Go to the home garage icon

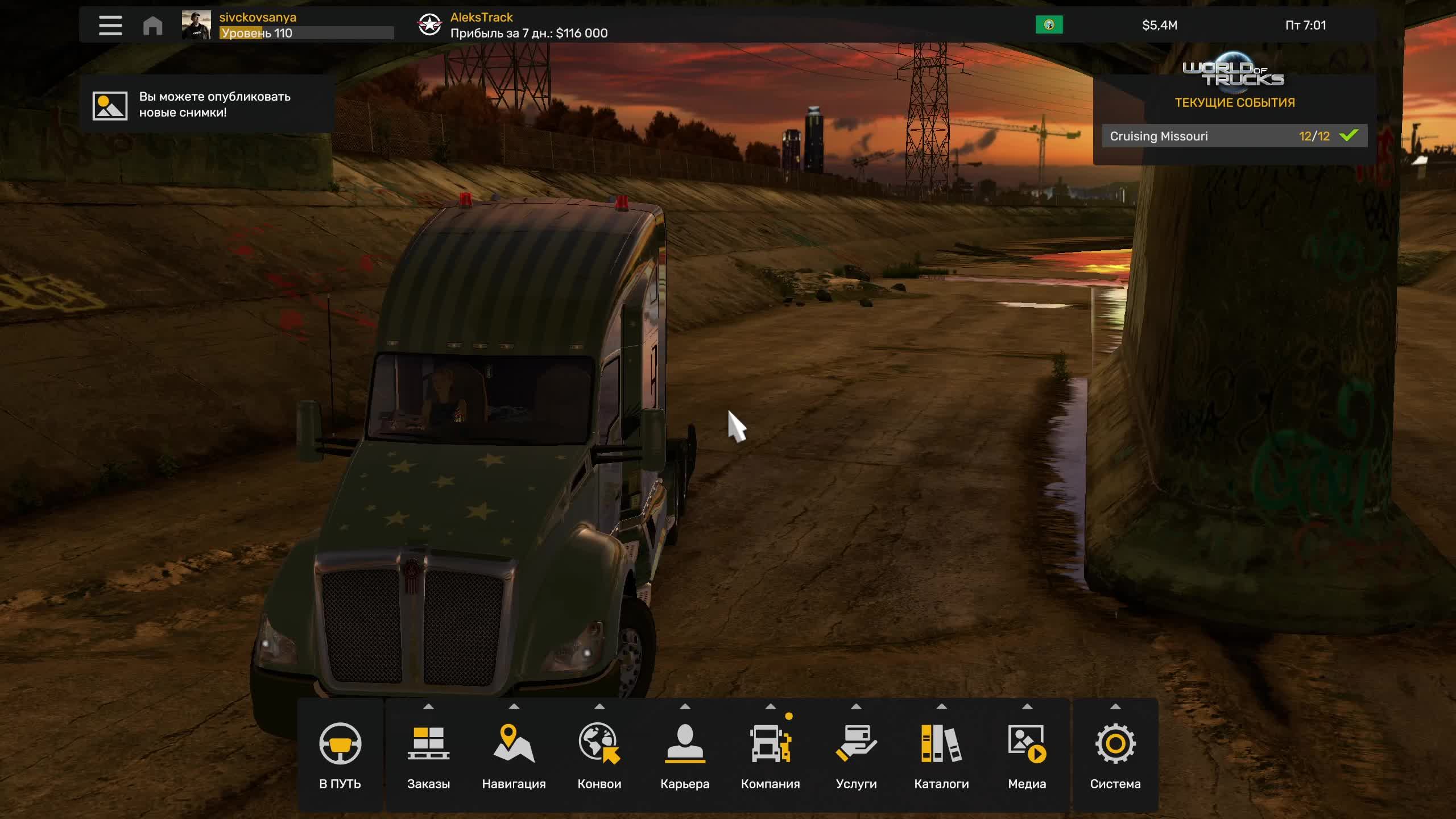click(152, 26)
